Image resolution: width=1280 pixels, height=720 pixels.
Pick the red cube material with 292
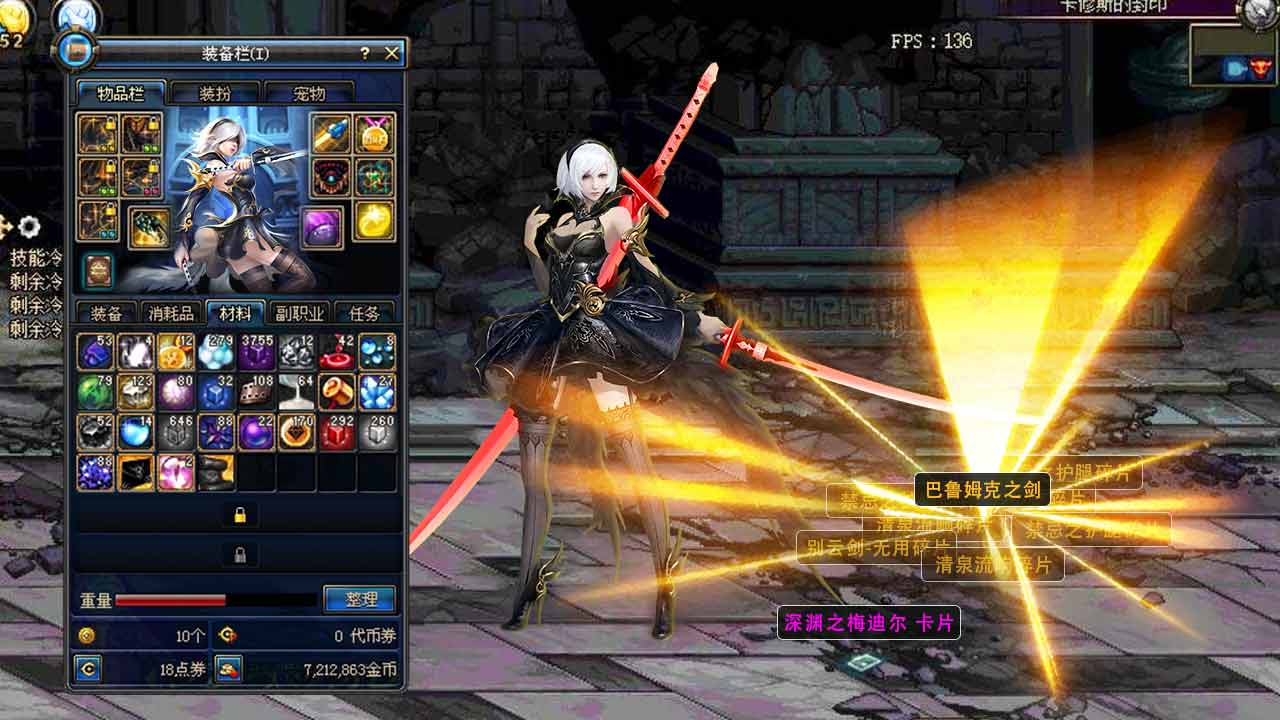click(x=337, y=433)
